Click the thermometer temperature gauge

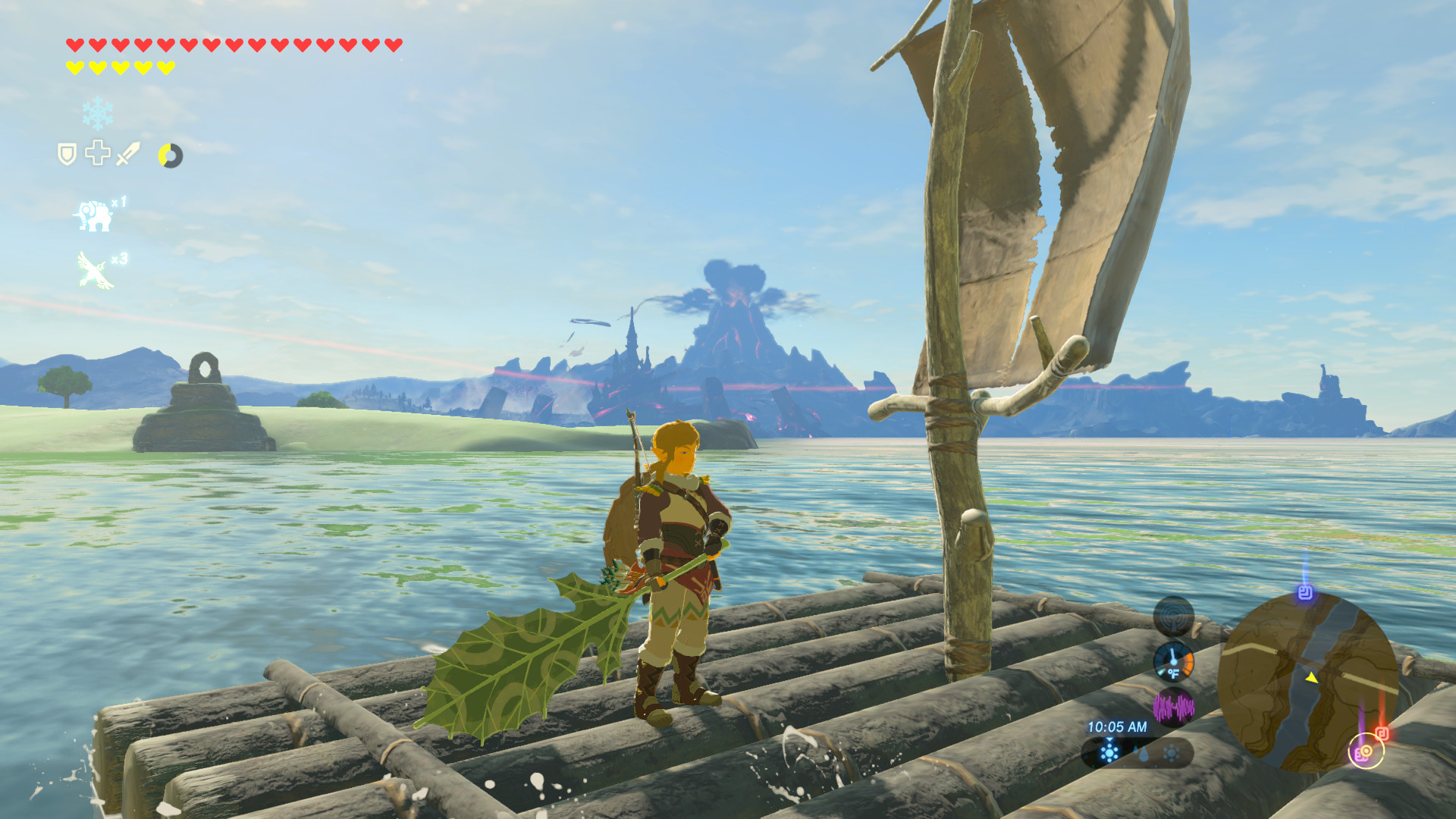click(x=1173, y=661)
